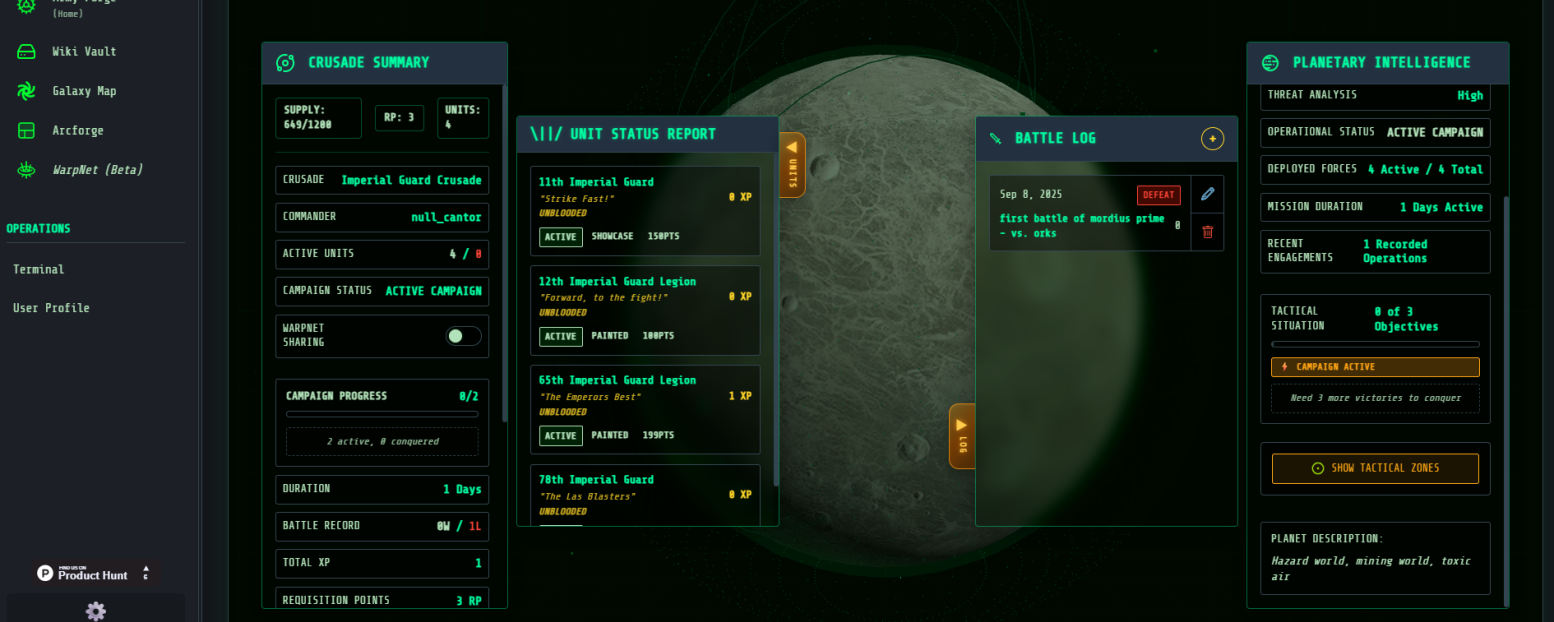Select the 12th Imperial Guard Legion card

[x=644, y=309]
